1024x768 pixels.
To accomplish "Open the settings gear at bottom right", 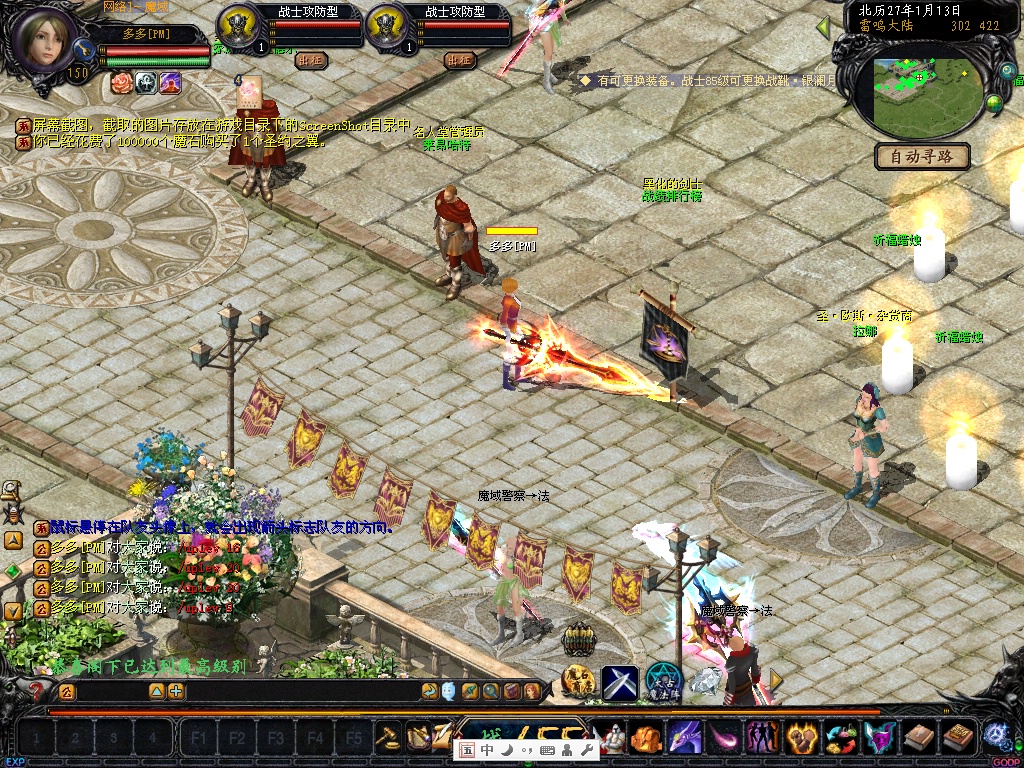I will 995,735.
